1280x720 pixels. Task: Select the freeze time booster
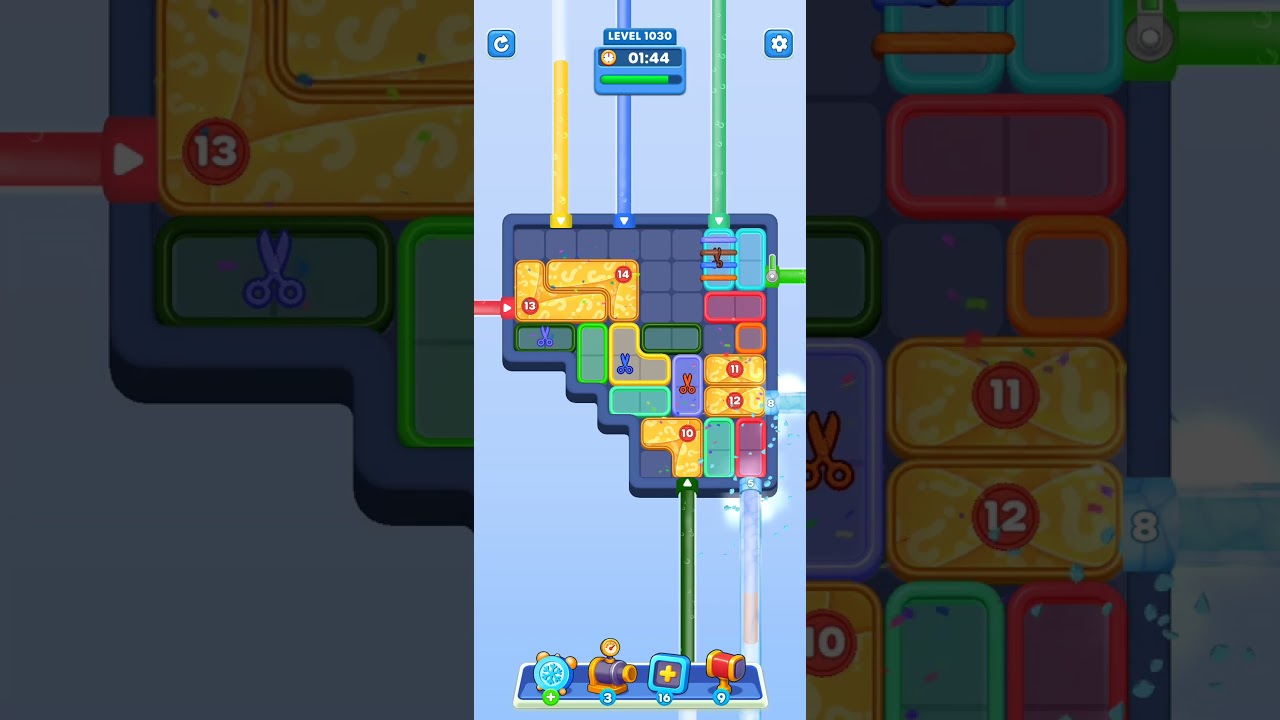[x=551, y=675]
